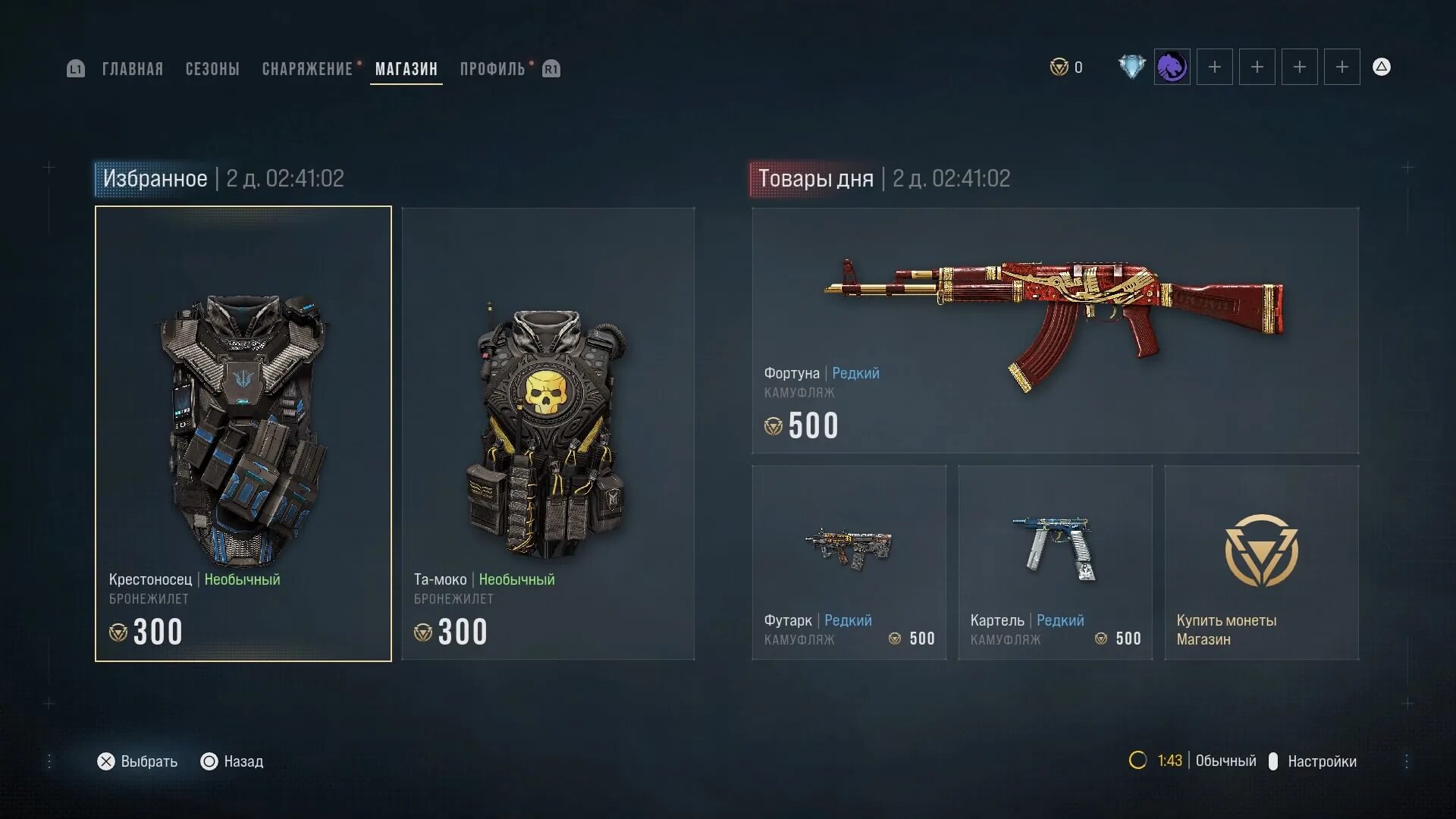Click the coin balance in the header

coord(1066,67)
